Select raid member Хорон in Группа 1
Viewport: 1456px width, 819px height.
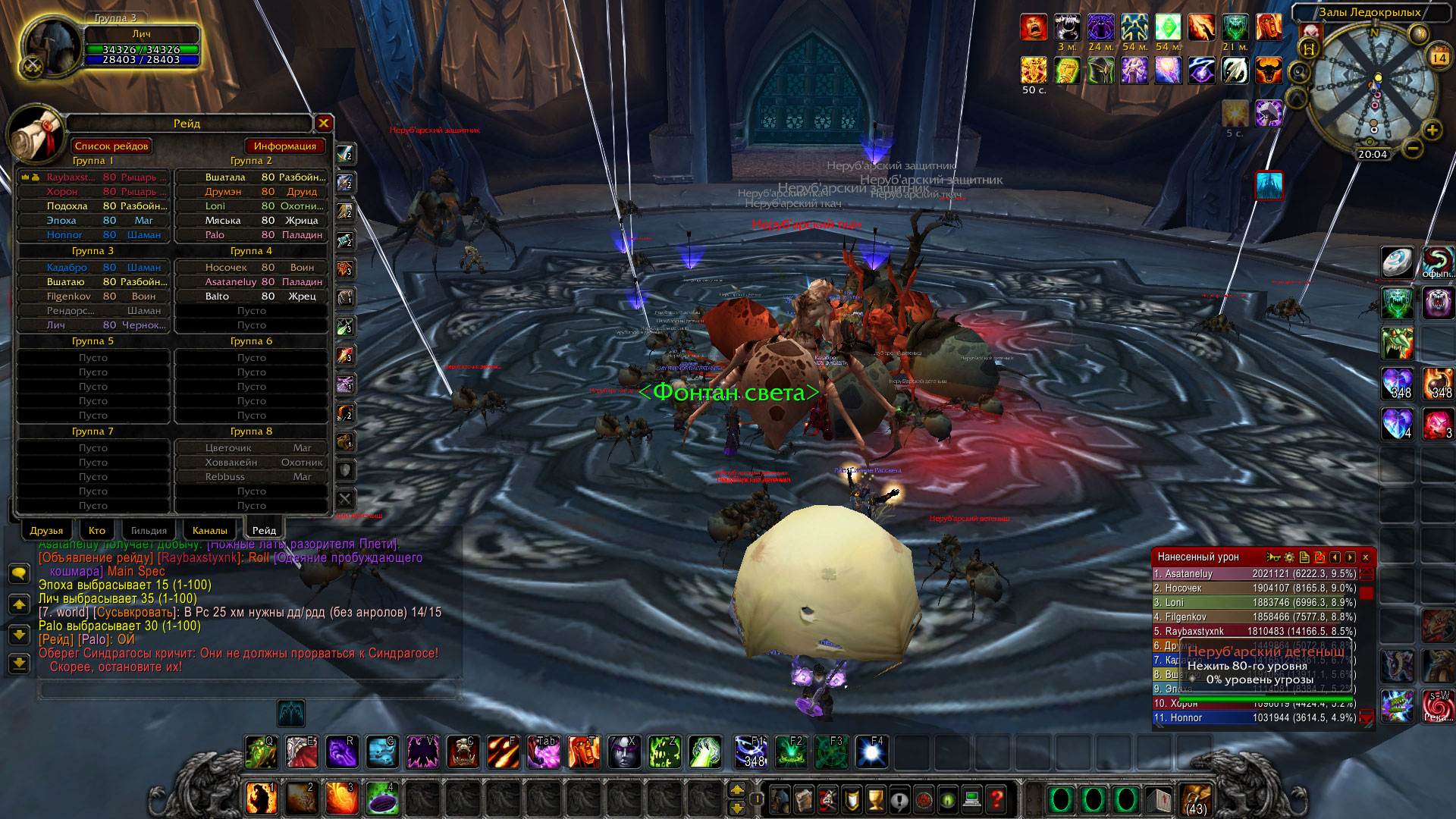point(93,192)
